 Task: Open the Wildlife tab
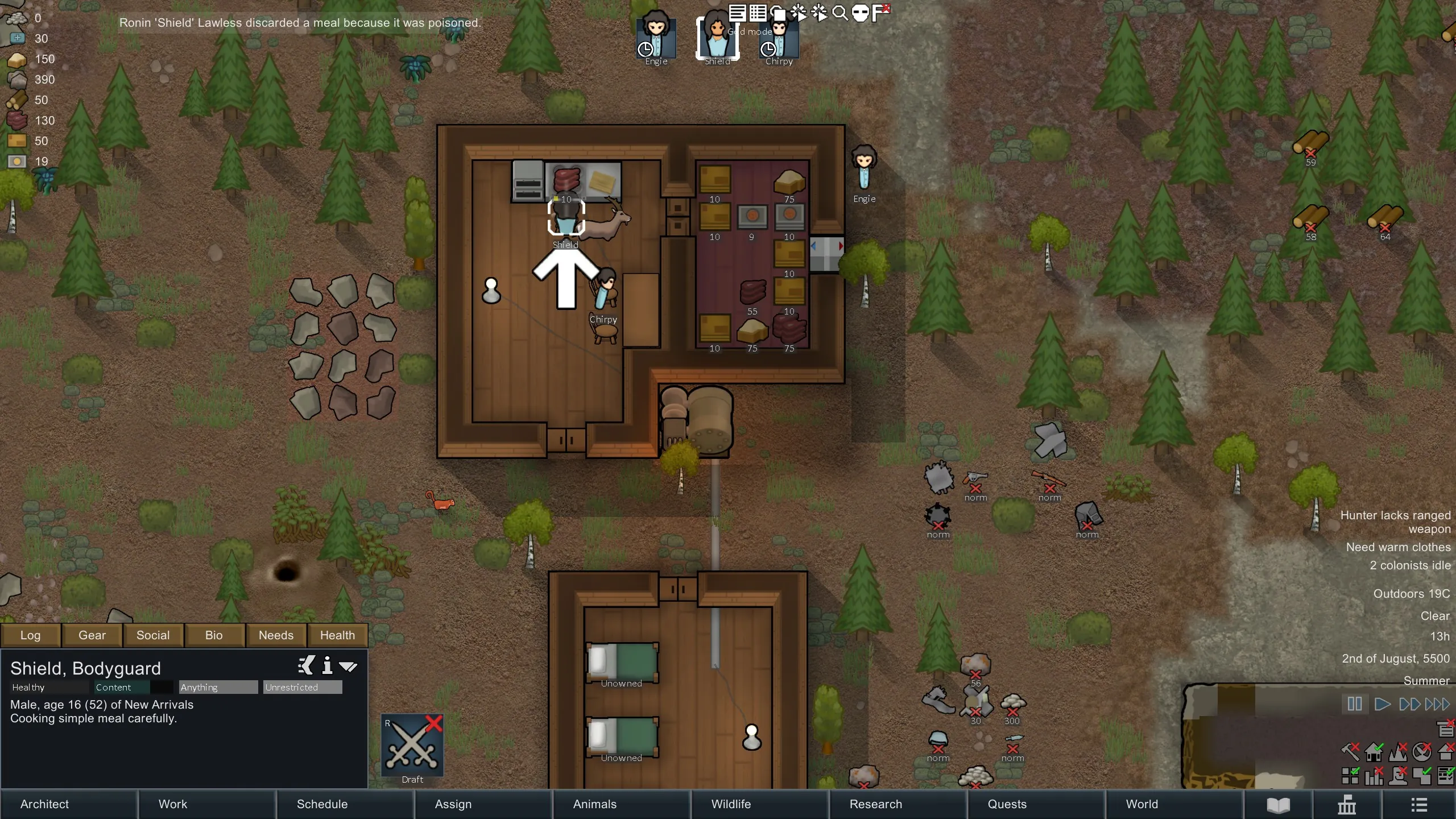click(x=759, y=804)
